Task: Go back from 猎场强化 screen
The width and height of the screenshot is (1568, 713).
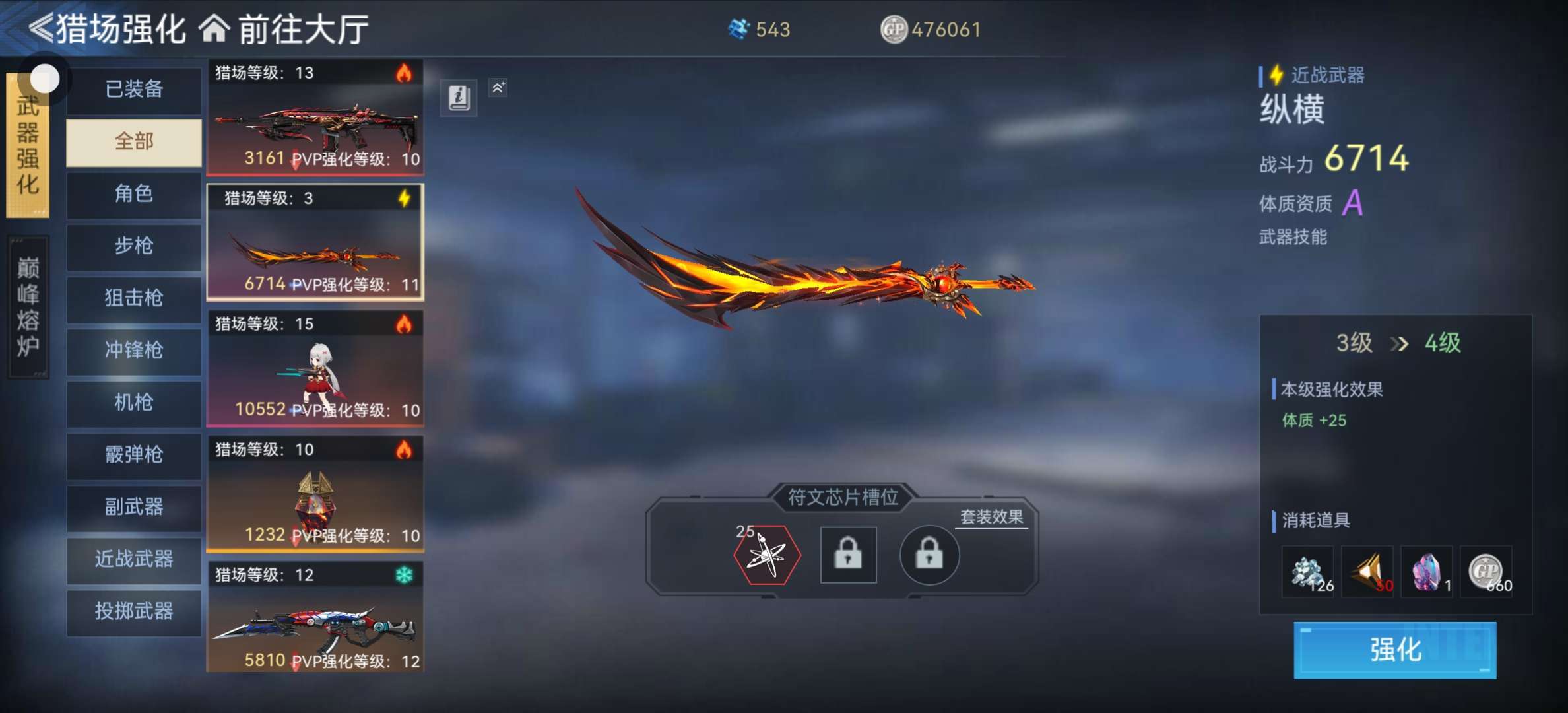Action: tap(41, 29)
